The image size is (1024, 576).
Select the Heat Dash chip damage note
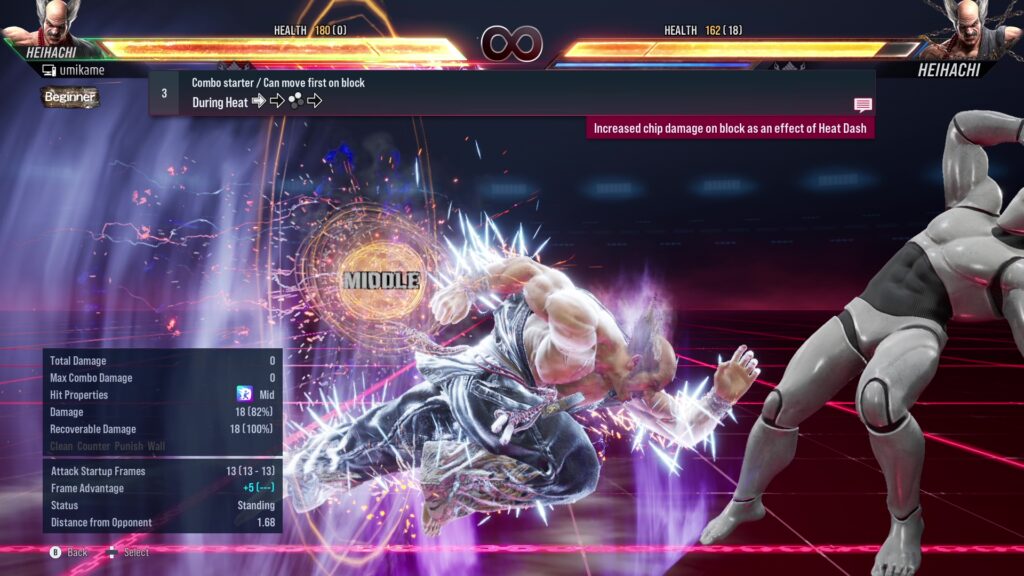point(730,128)
